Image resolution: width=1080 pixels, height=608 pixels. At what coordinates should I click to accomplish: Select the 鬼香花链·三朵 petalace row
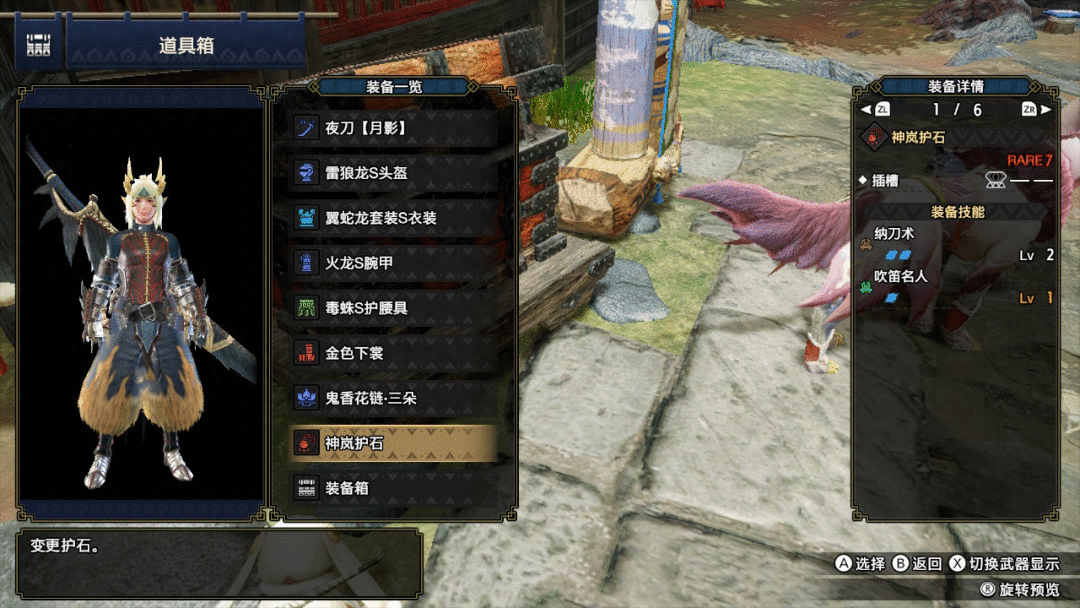coord(394,398)
